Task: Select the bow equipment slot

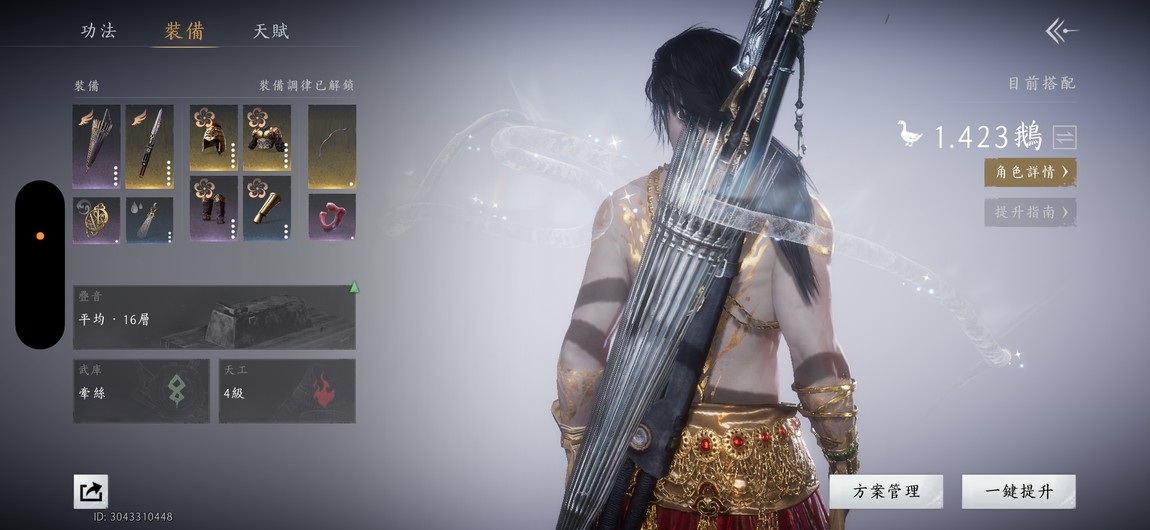Action: (x=332, y=147)
